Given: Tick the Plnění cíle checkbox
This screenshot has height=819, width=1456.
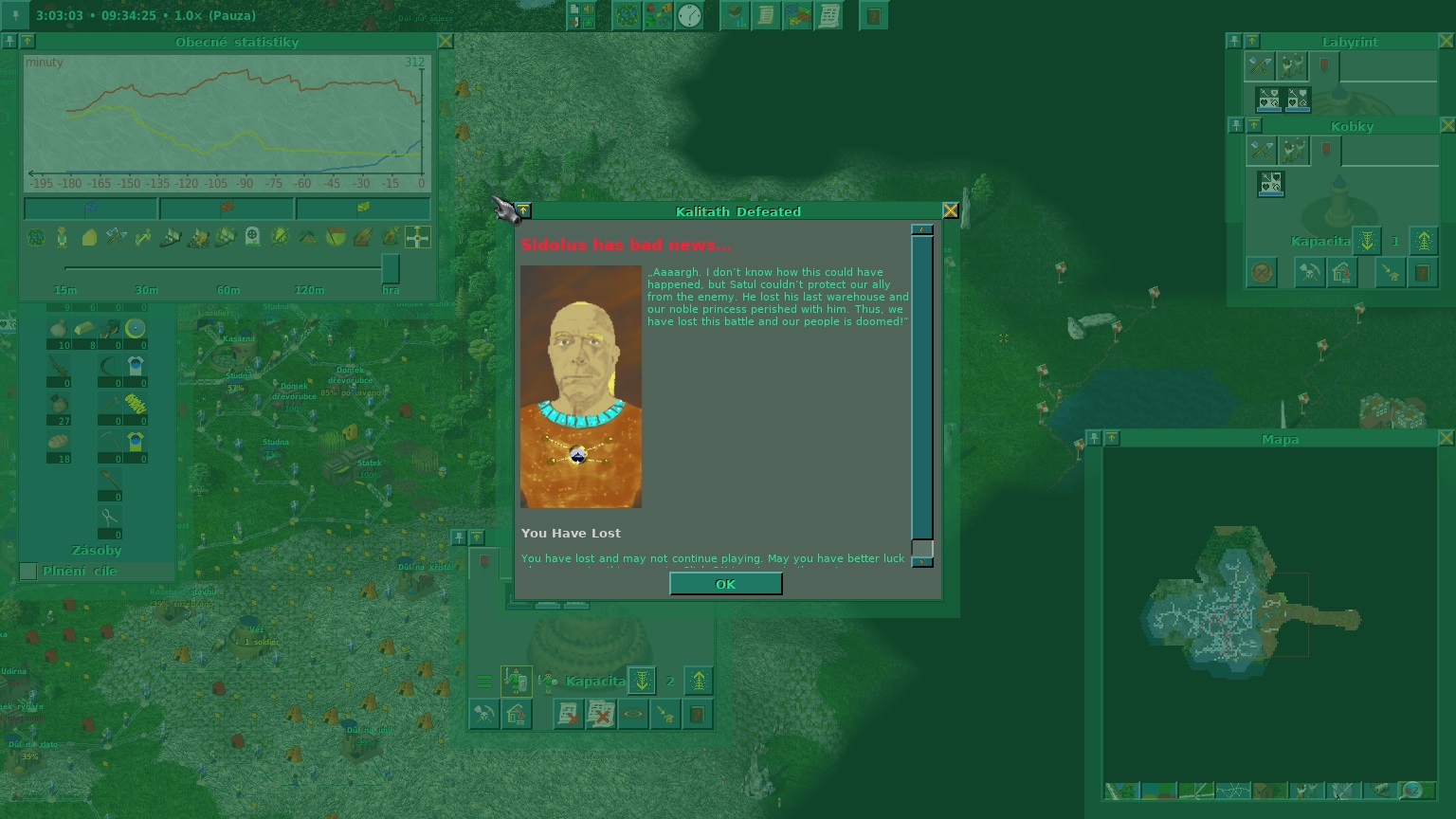Looking at the screenshot, I should click(28, 571).
